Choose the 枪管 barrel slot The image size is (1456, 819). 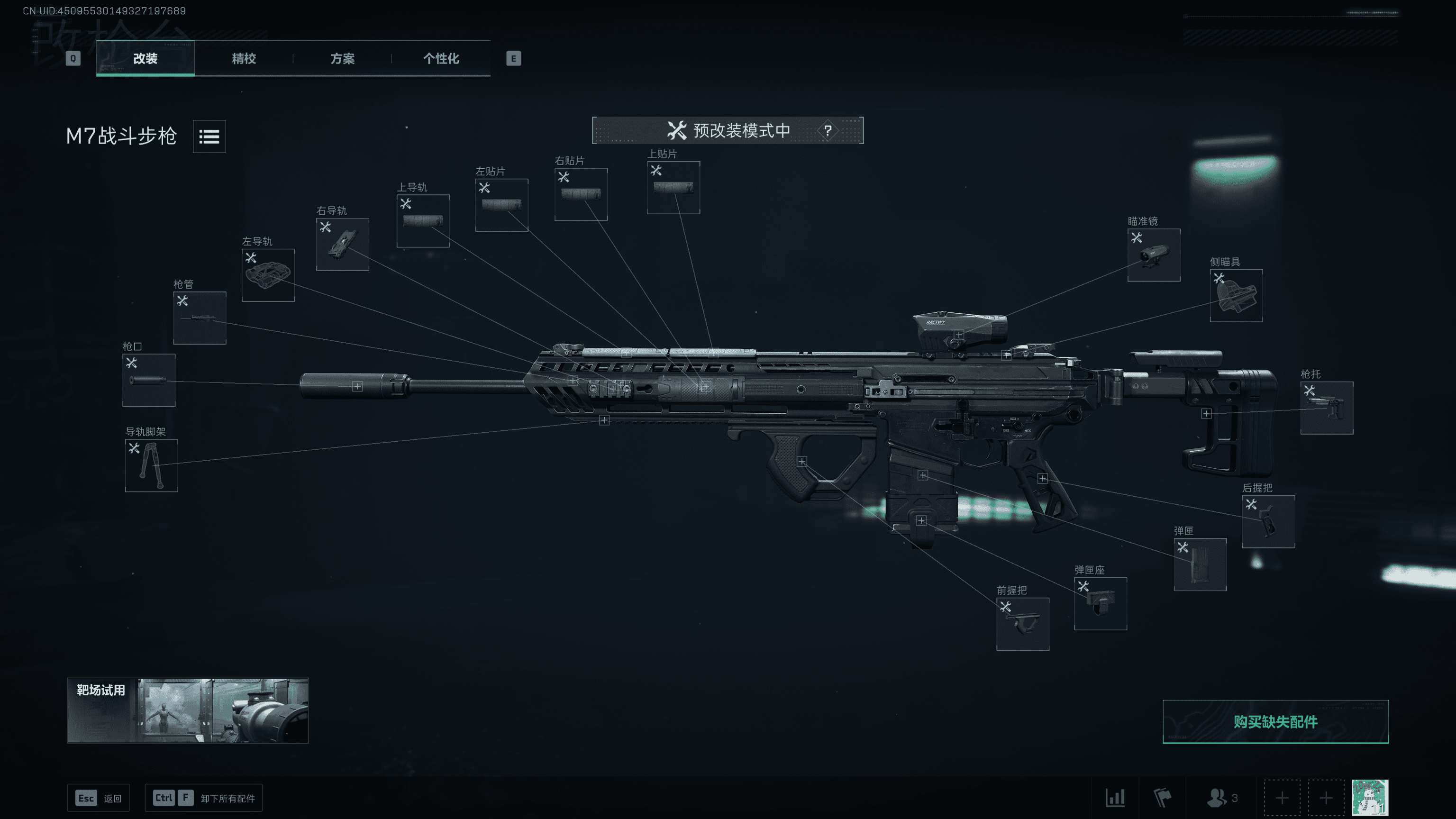tap(200, 318)
